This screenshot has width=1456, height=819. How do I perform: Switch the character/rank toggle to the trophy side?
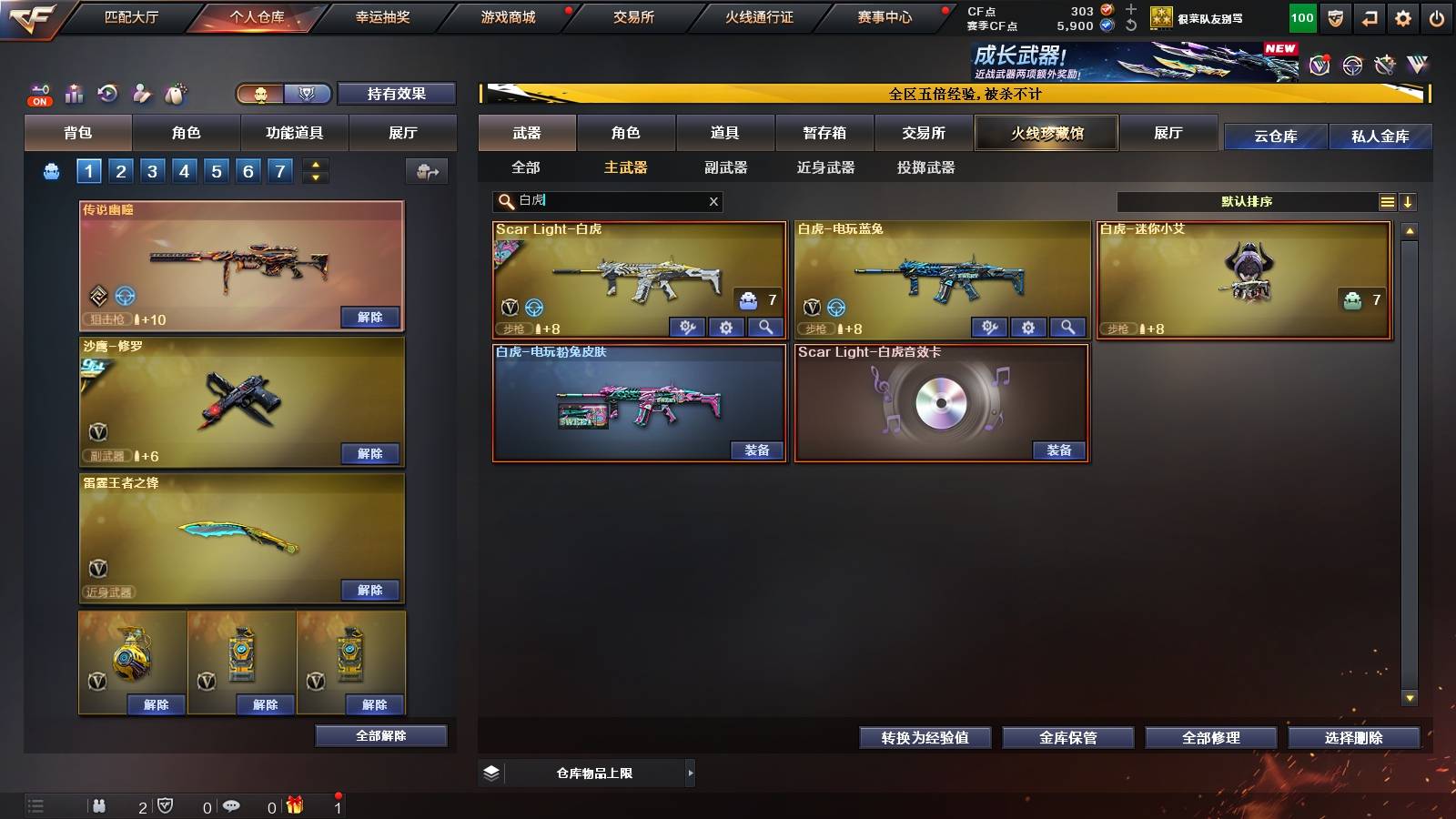click(x=308, y=94)
